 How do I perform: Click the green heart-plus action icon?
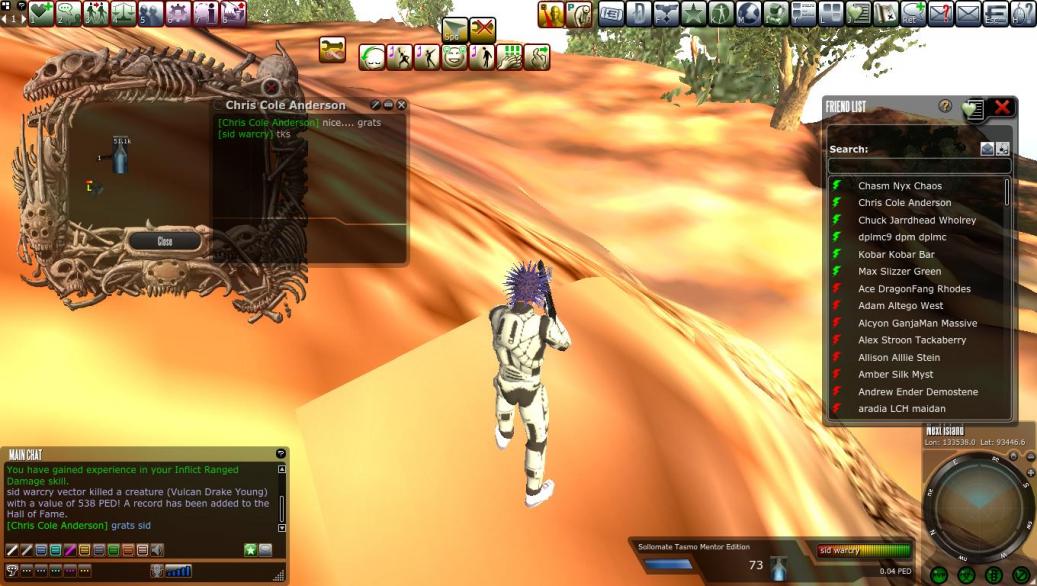pos(41,13)
